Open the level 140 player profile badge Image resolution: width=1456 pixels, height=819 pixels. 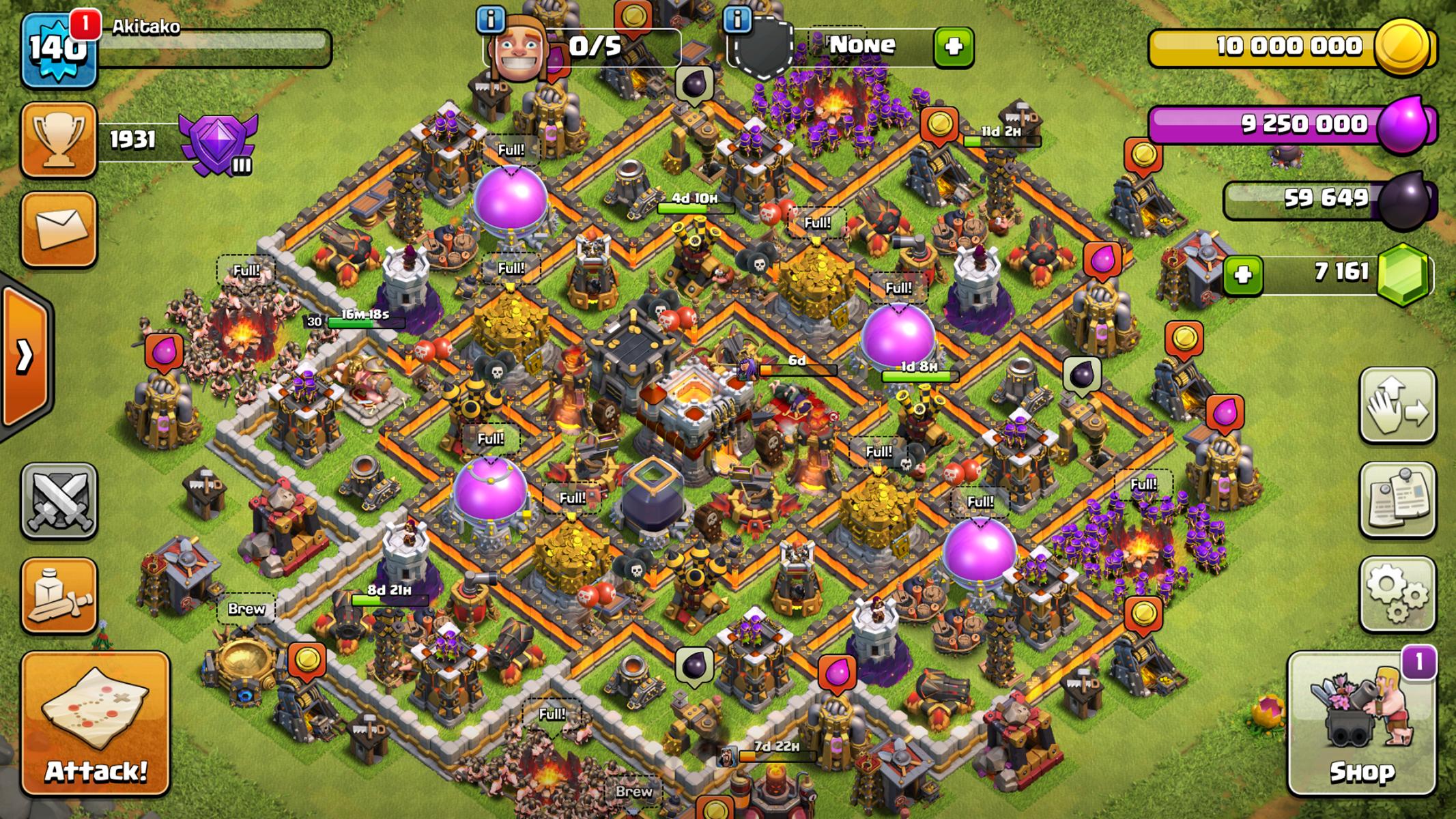(x=57, y=49)
